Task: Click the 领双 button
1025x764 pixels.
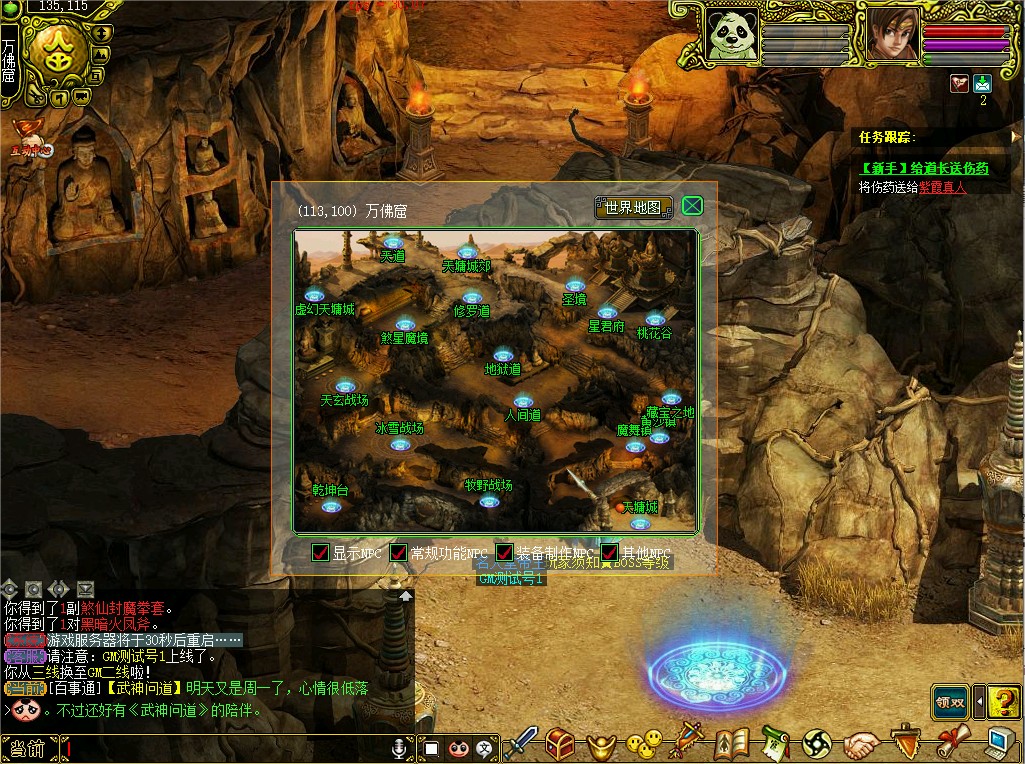Action: [951, 701]
